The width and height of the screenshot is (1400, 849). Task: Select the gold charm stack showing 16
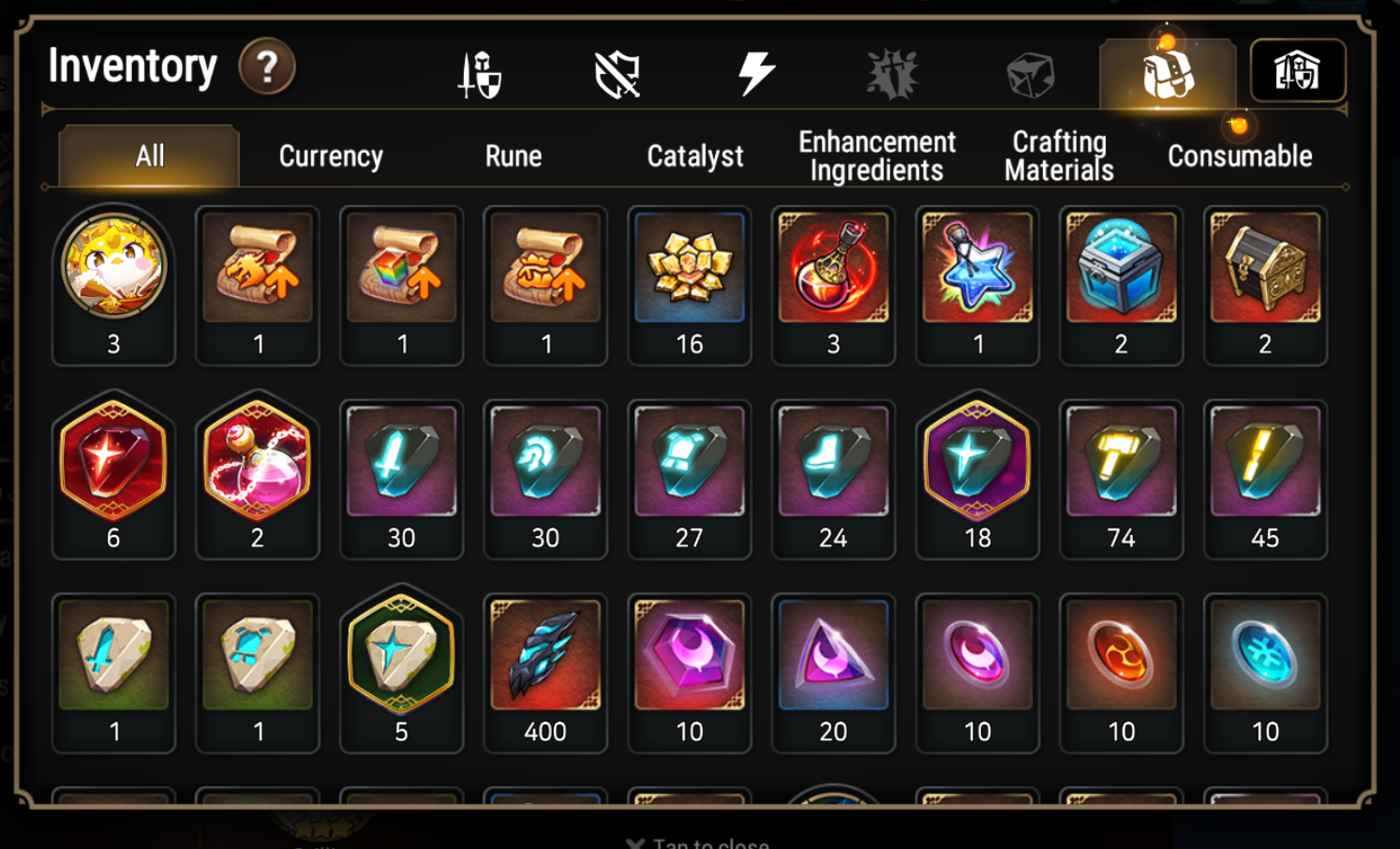click(x=689, y=267)
